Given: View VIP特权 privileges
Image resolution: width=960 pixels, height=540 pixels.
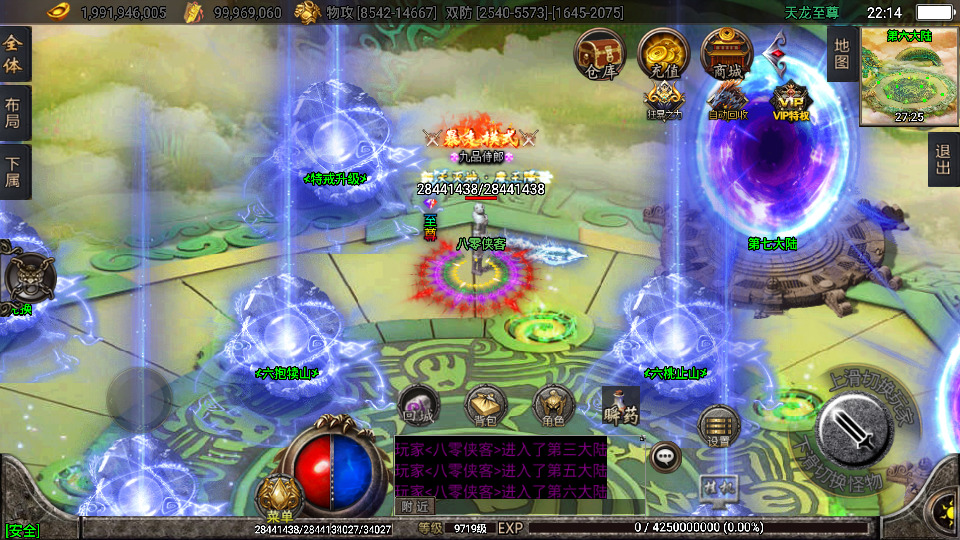Looking at the screenshot, I should pos(791,100).
